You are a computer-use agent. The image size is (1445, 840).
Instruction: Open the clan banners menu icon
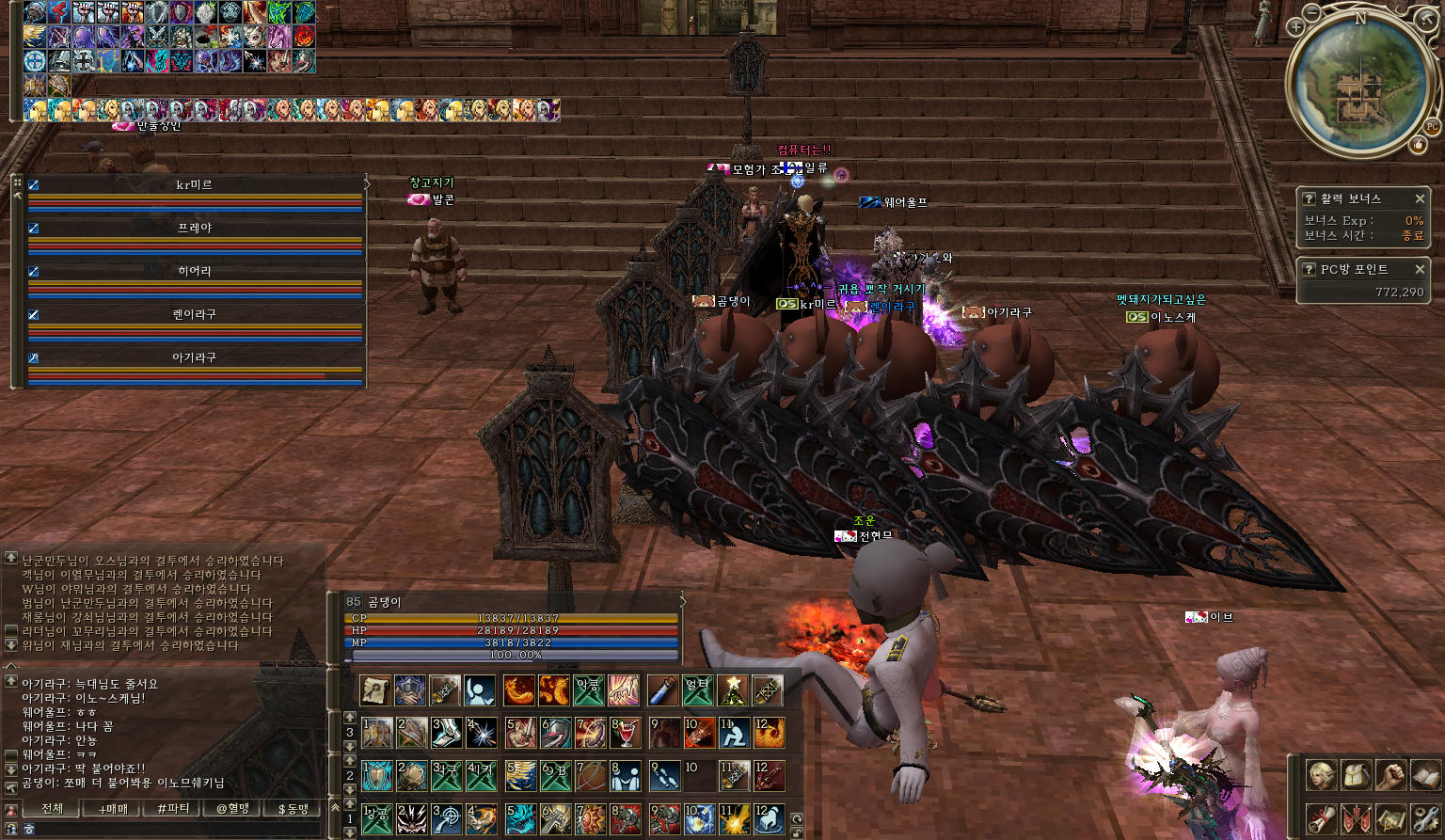1356,817
